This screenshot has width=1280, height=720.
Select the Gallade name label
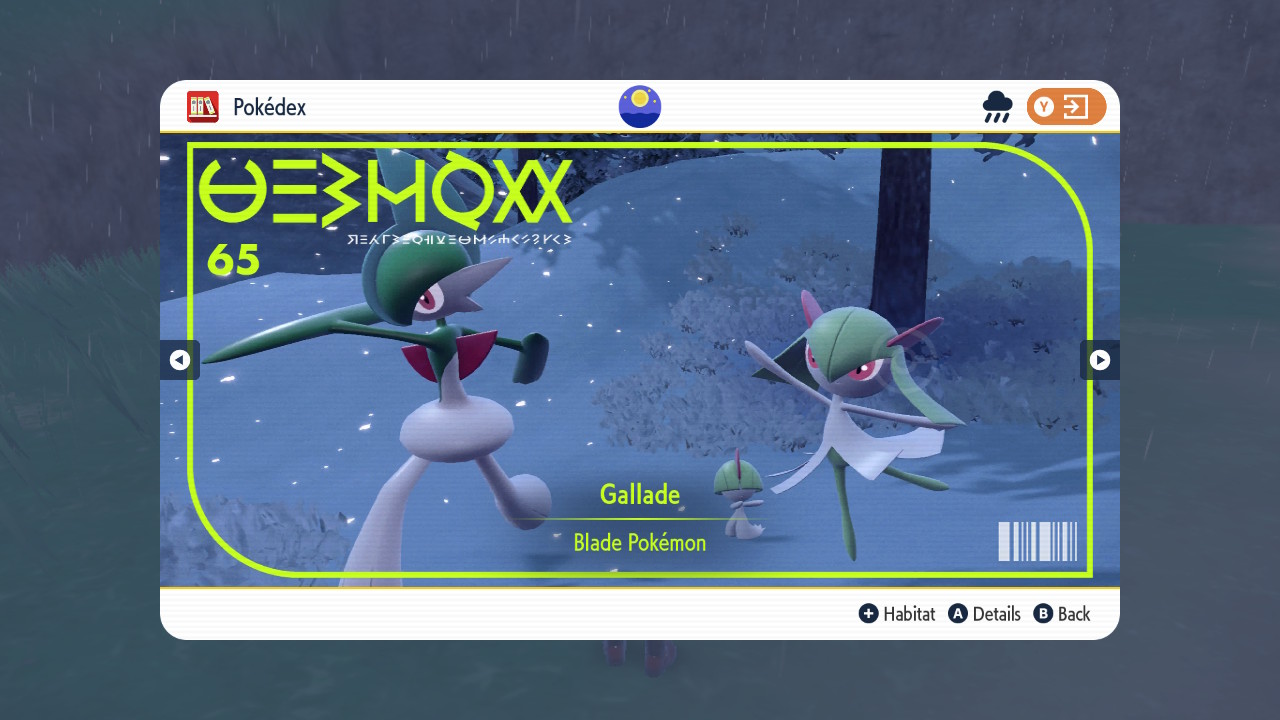[639, 494]
